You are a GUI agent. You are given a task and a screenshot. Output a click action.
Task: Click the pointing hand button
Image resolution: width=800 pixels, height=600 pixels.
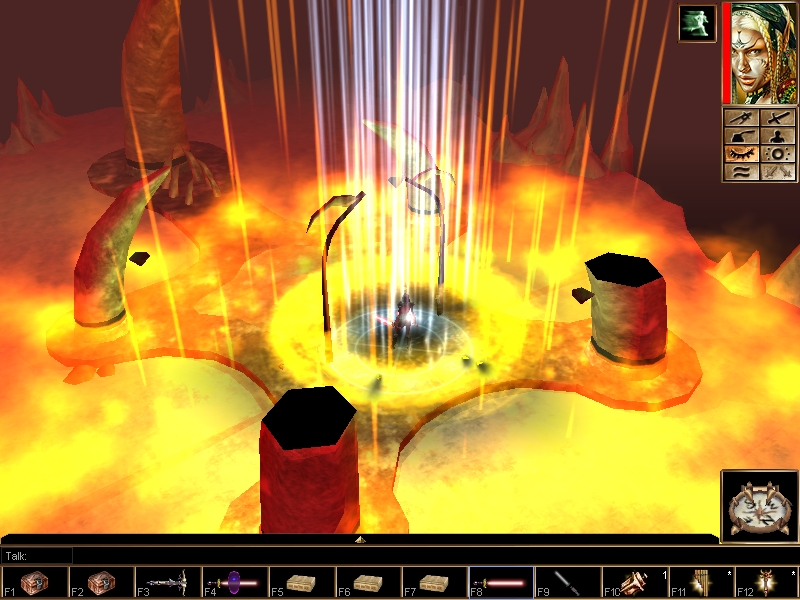[x=741, y=135]
